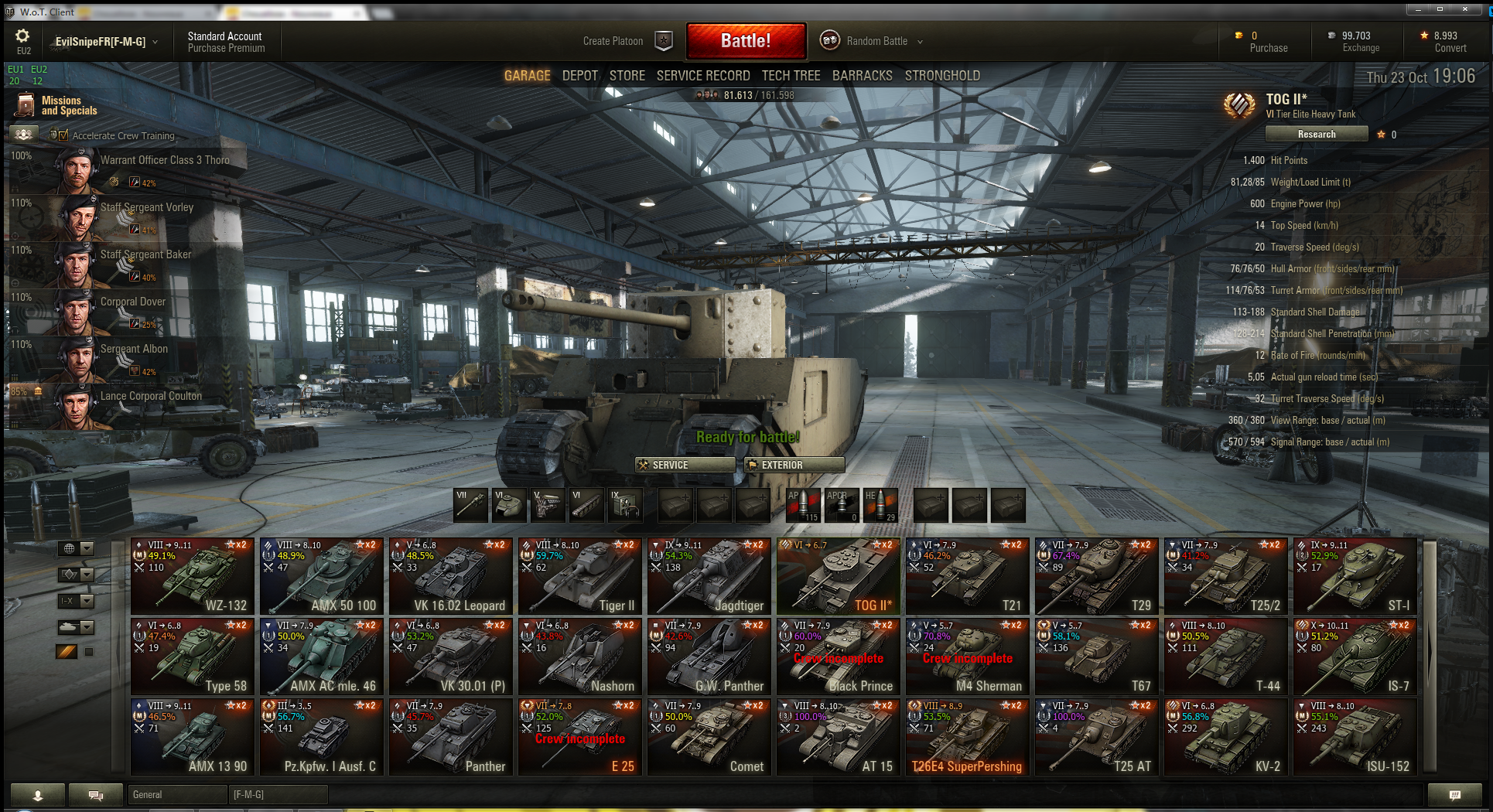Click the Research button for TOG II*
This screenshot has width=1493, height=812.
pyautogui.click(x=1316, y=134)
